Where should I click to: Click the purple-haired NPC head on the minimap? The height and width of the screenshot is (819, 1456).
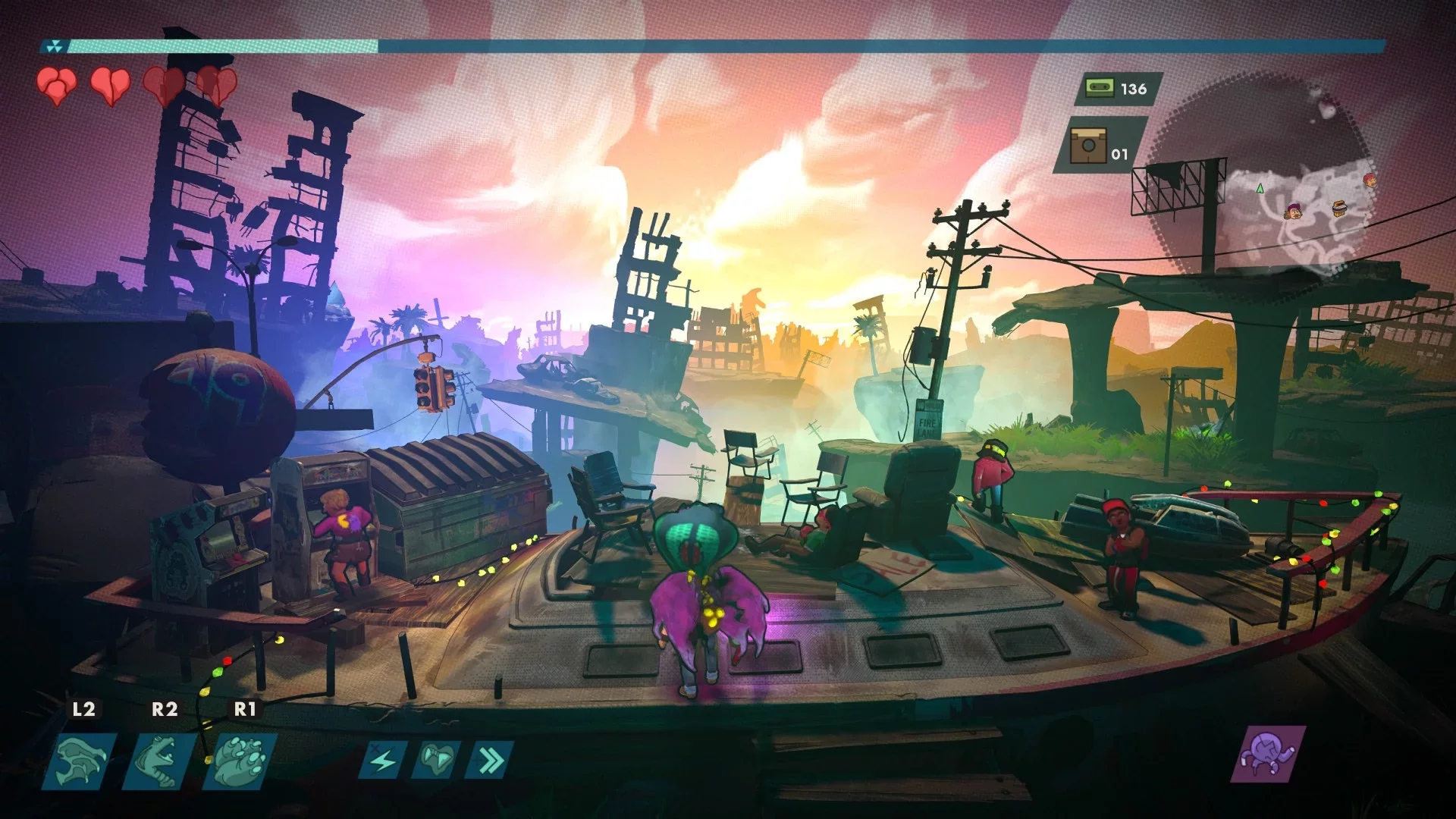pyautogui.click(x=1293, y=212)
